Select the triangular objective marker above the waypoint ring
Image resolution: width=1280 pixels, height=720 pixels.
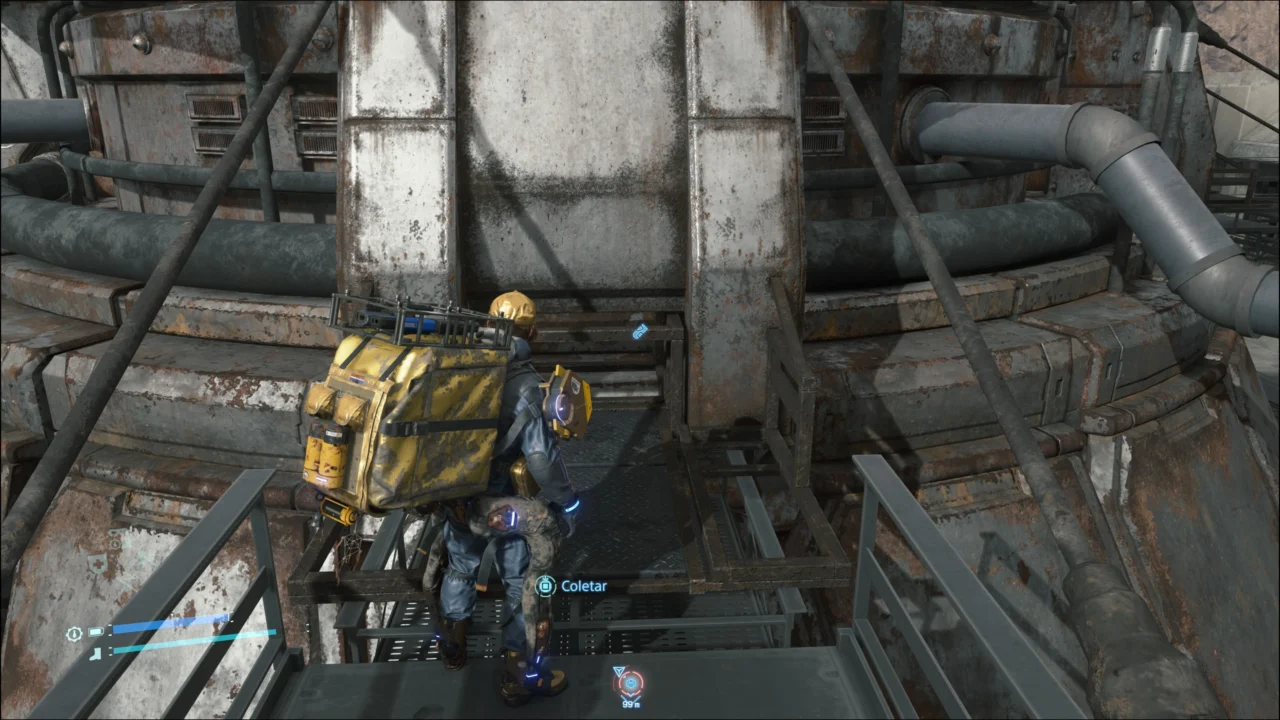619,670
